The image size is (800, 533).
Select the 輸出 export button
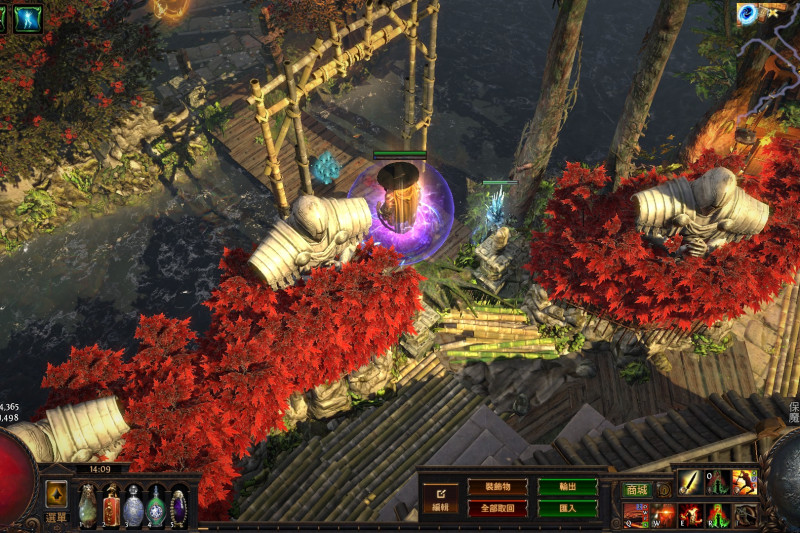[568, 487]
